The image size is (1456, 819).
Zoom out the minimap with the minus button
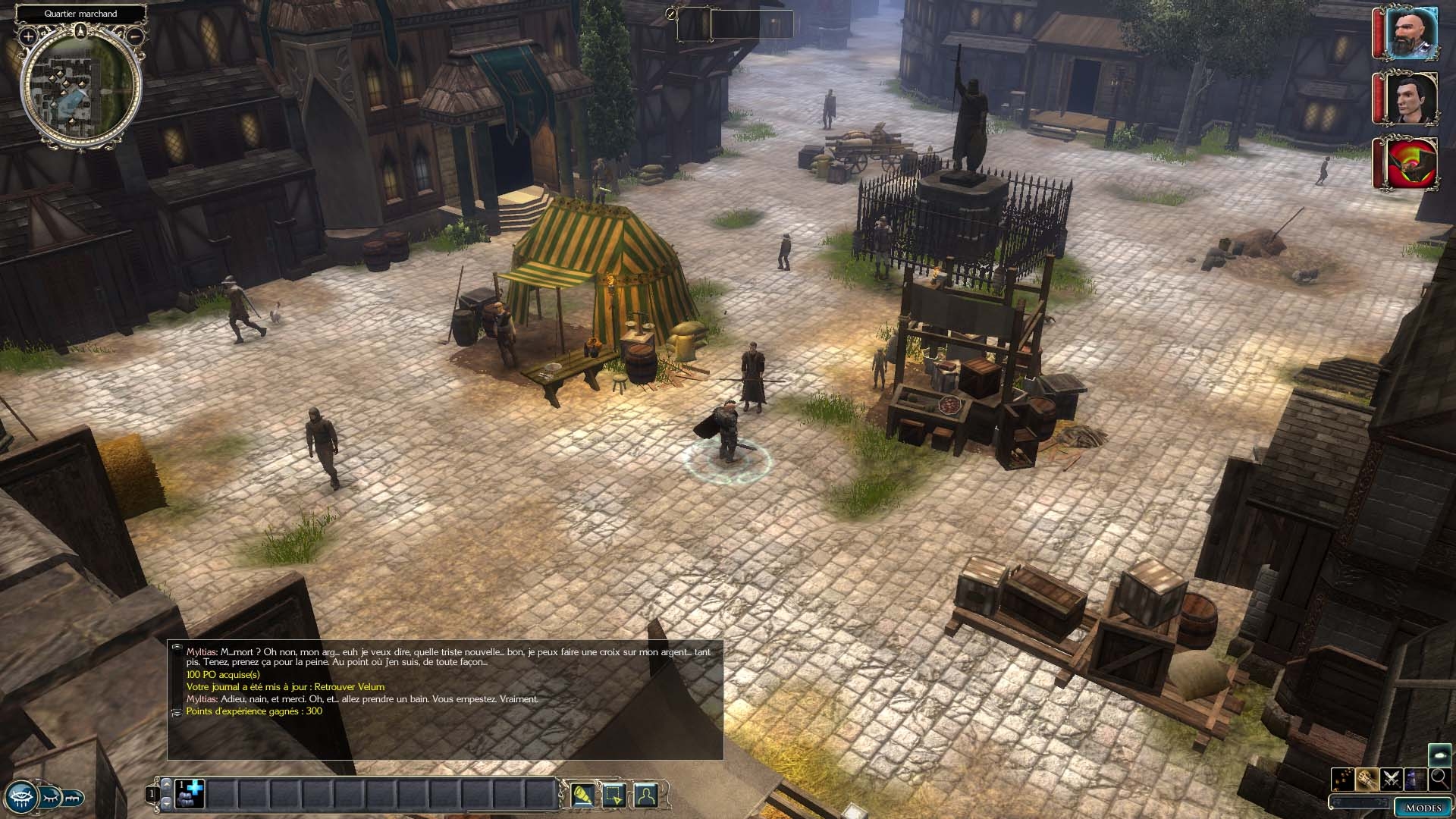[x=135, y=36]
